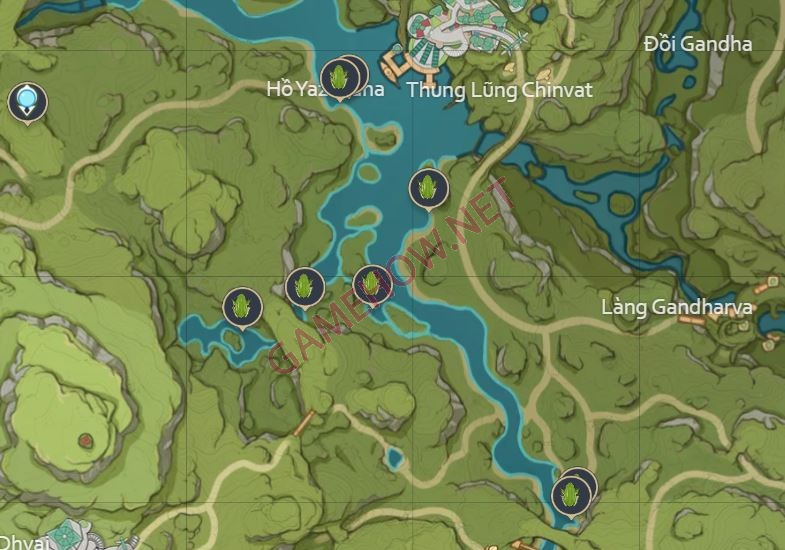Select the plant marker below Thung Lũng Chinvat label

point(428,188)
